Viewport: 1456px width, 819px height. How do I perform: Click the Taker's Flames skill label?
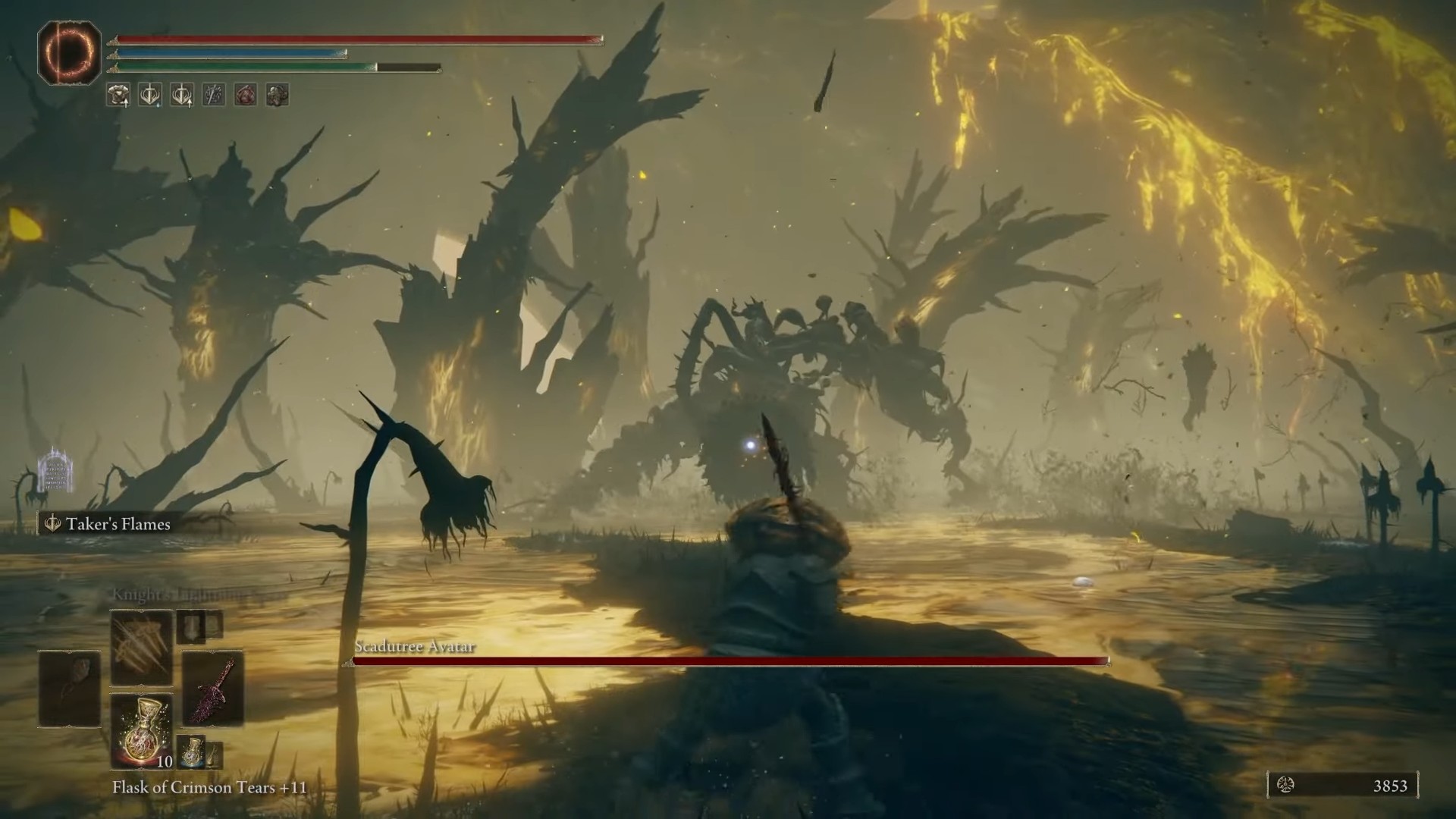point(118,524)
